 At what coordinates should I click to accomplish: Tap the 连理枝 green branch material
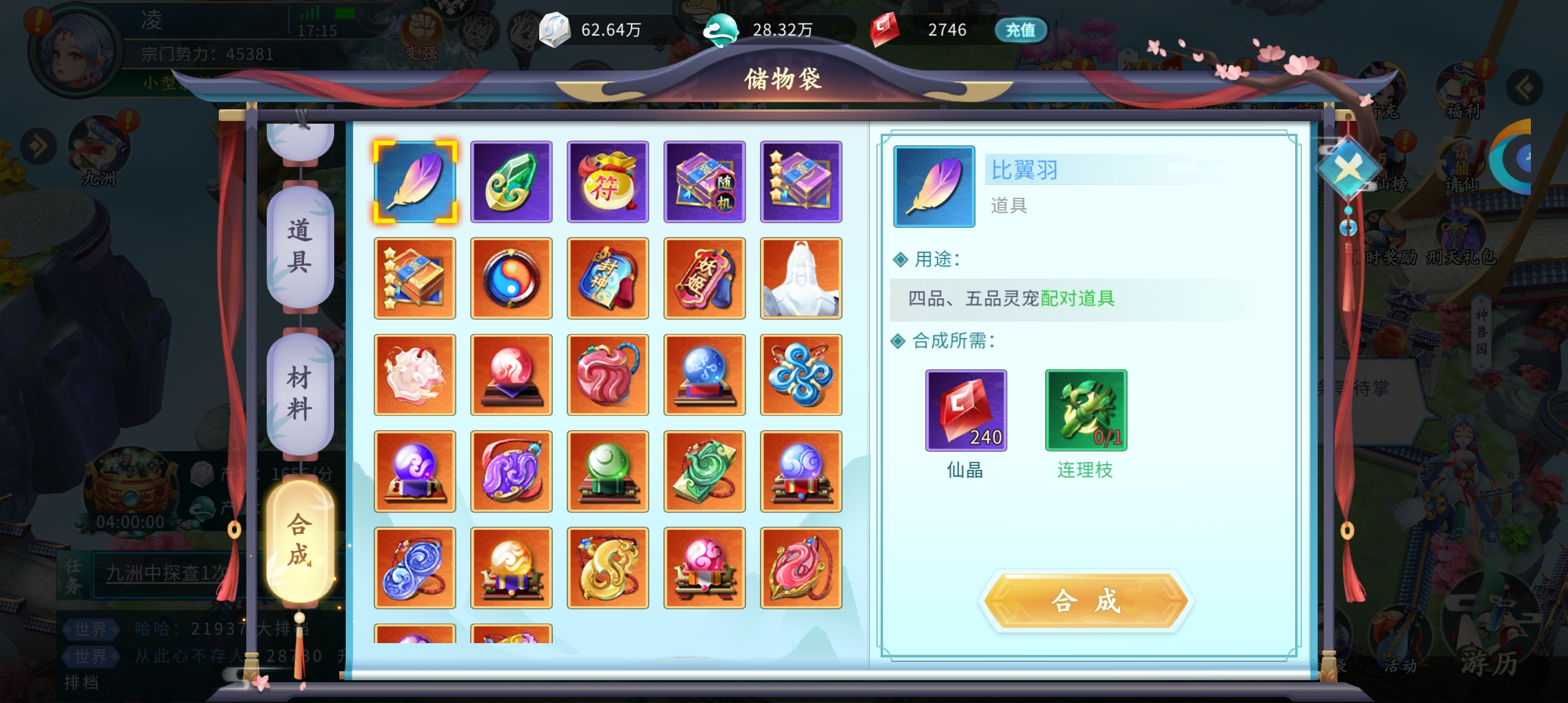(x=1085, y=411)
